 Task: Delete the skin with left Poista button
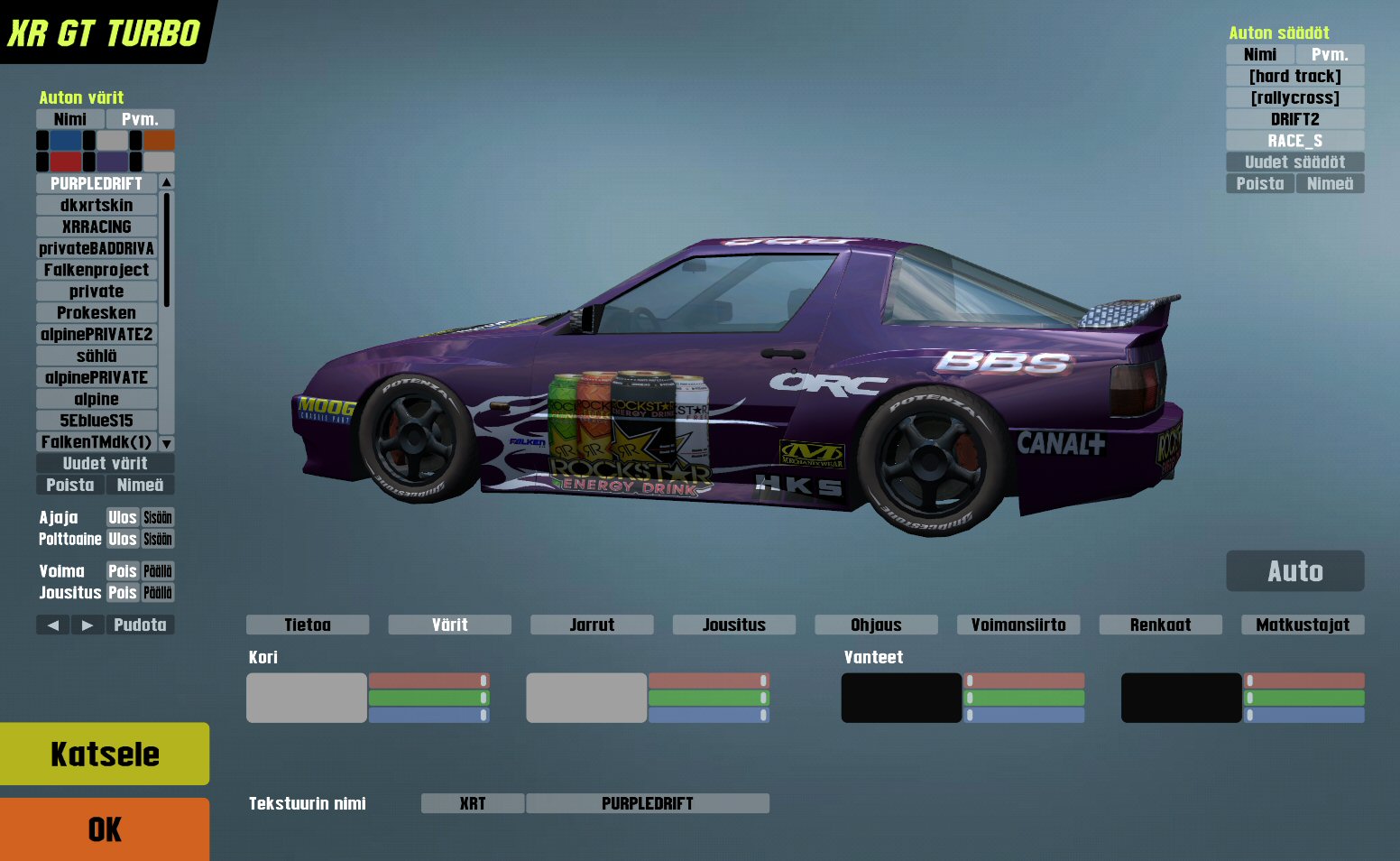coord(70,486)
